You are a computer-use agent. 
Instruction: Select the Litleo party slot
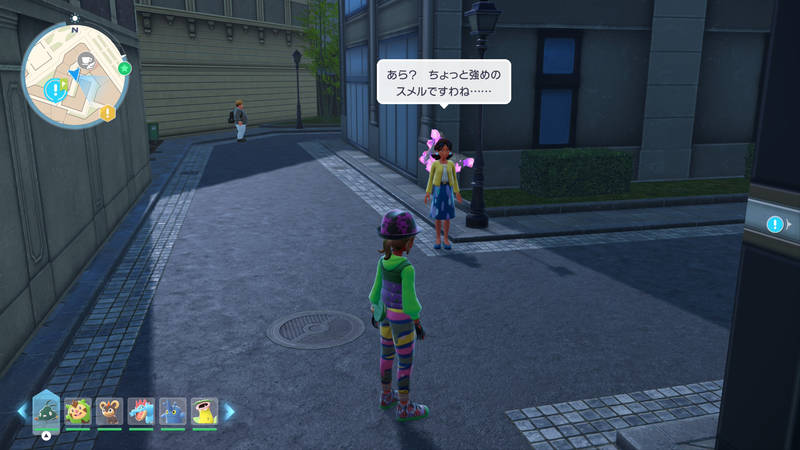[x=109, y=411]
